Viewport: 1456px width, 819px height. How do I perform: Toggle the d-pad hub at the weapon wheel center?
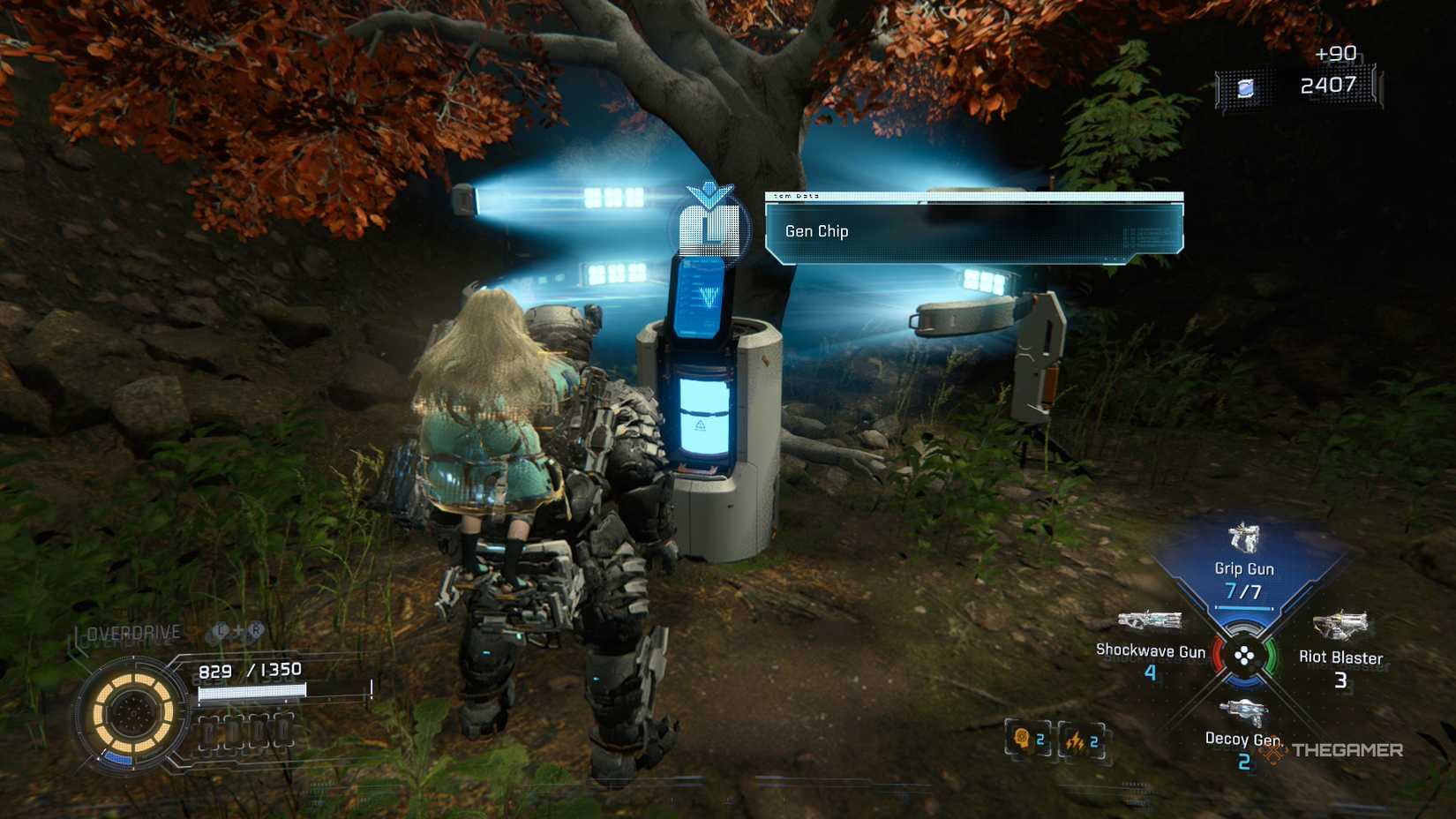tap(1245, 655)
